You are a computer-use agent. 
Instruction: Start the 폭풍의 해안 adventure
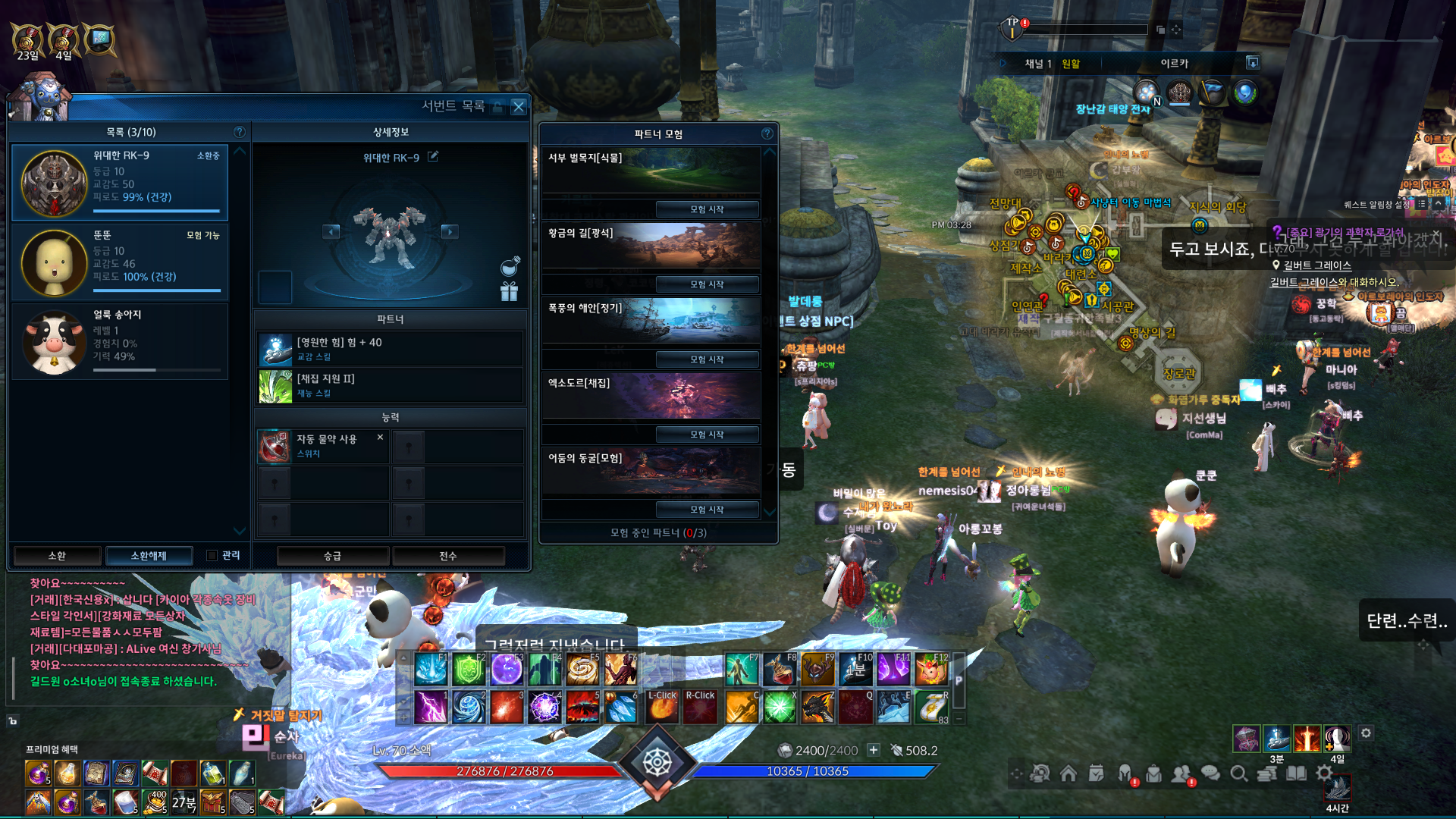click(707, 359)
